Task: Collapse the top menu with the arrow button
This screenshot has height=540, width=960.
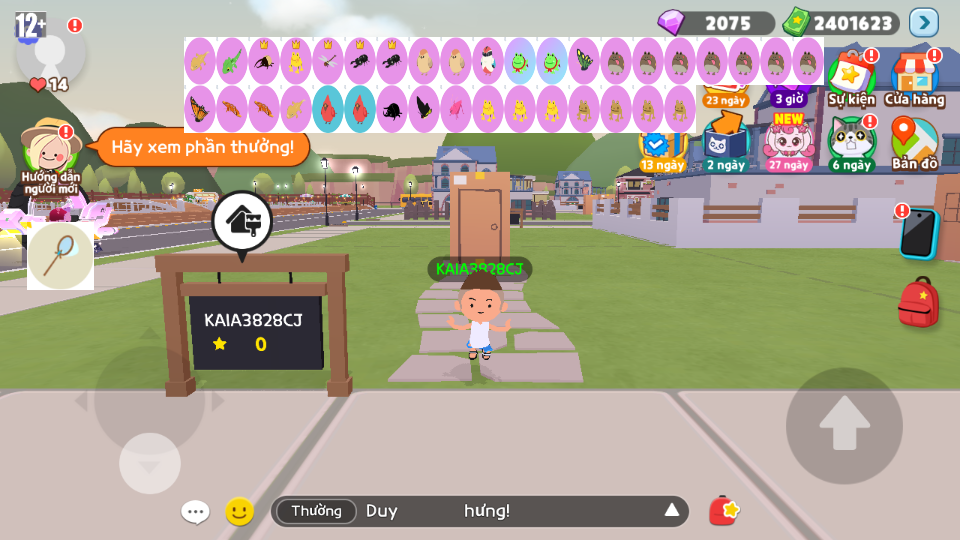Action: pyautogui.click(x=923, y=22)
